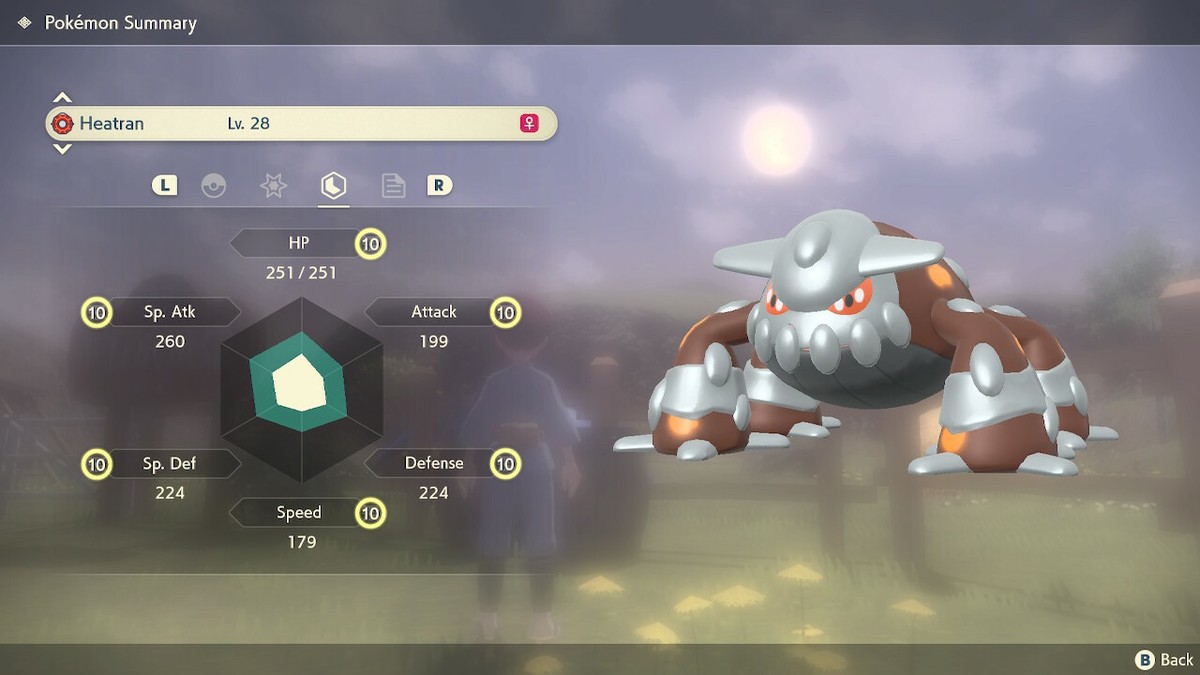Click the HP effort level 10 badge
Viewport: 1200px width, 675px height.
(371, 243)
